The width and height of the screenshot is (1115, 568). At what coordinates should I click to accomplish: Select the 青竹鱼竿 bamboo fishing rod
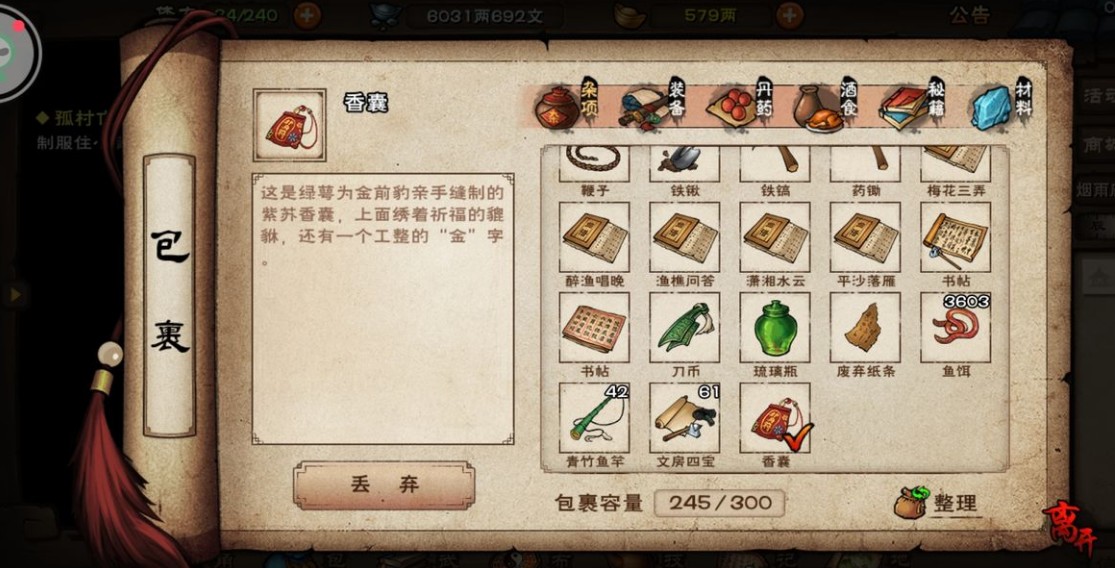point(594,418)
